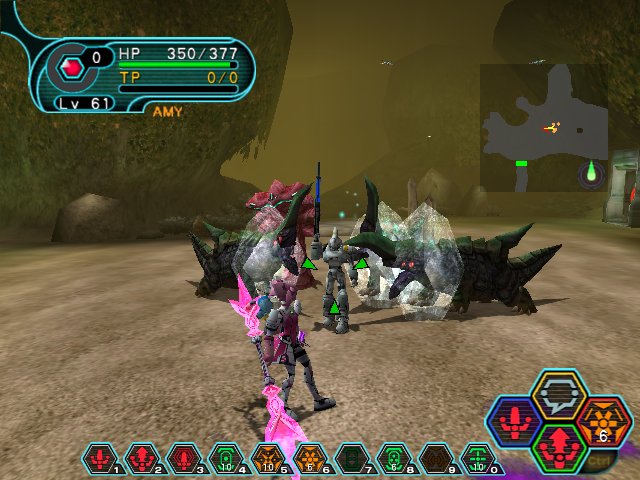Use the green item in hotbar slot 8

[x=393, y=459]
